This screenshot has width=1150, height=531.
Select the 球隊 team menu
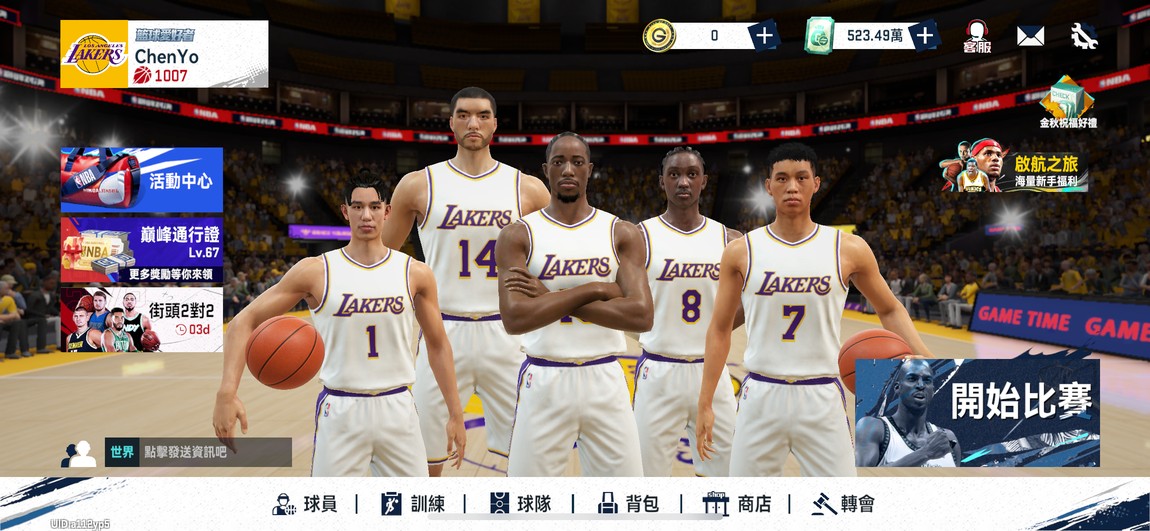(x=521, y=504)
